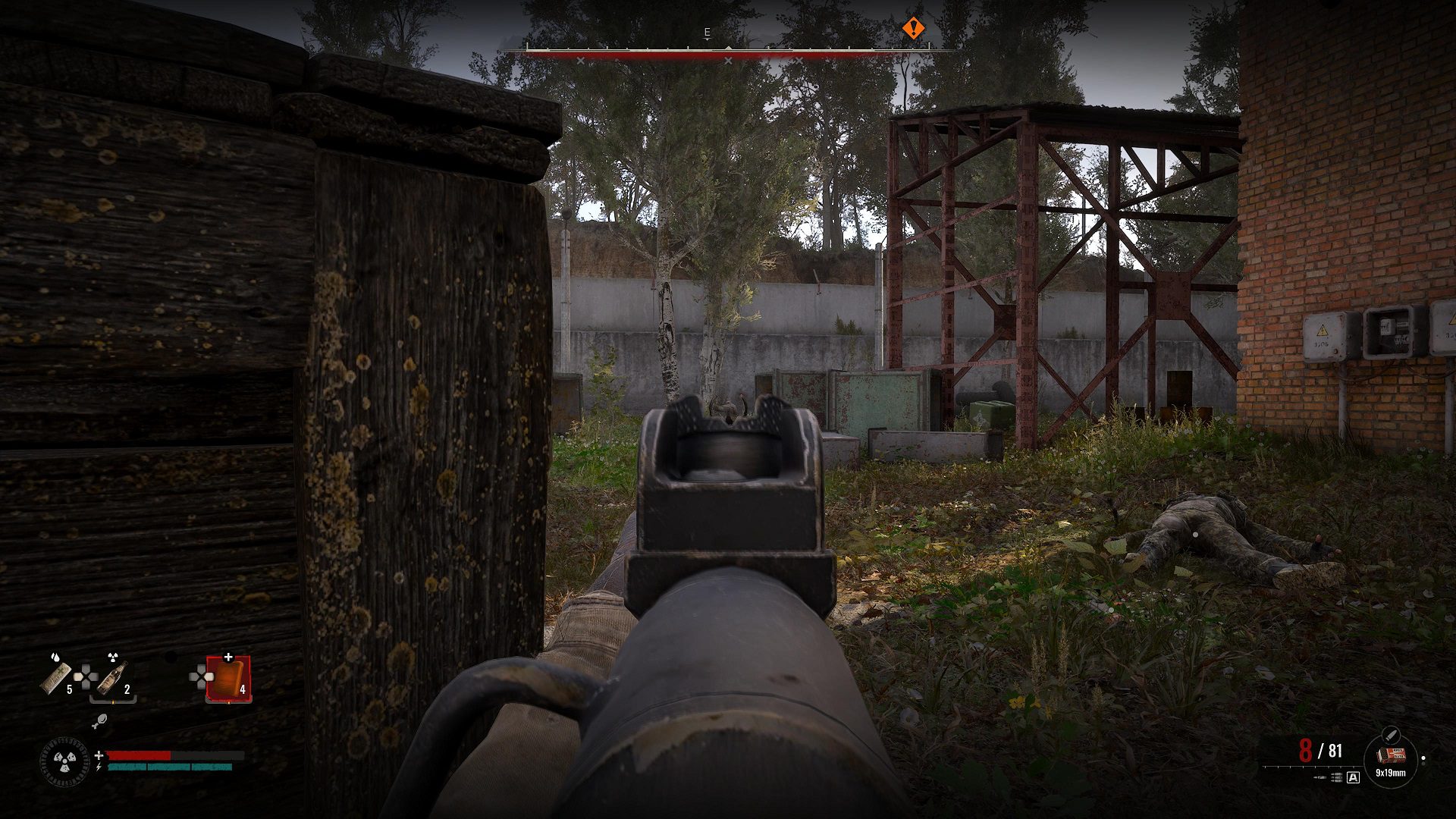Click the plus badge on the medkit slot

tap(228, 657)
